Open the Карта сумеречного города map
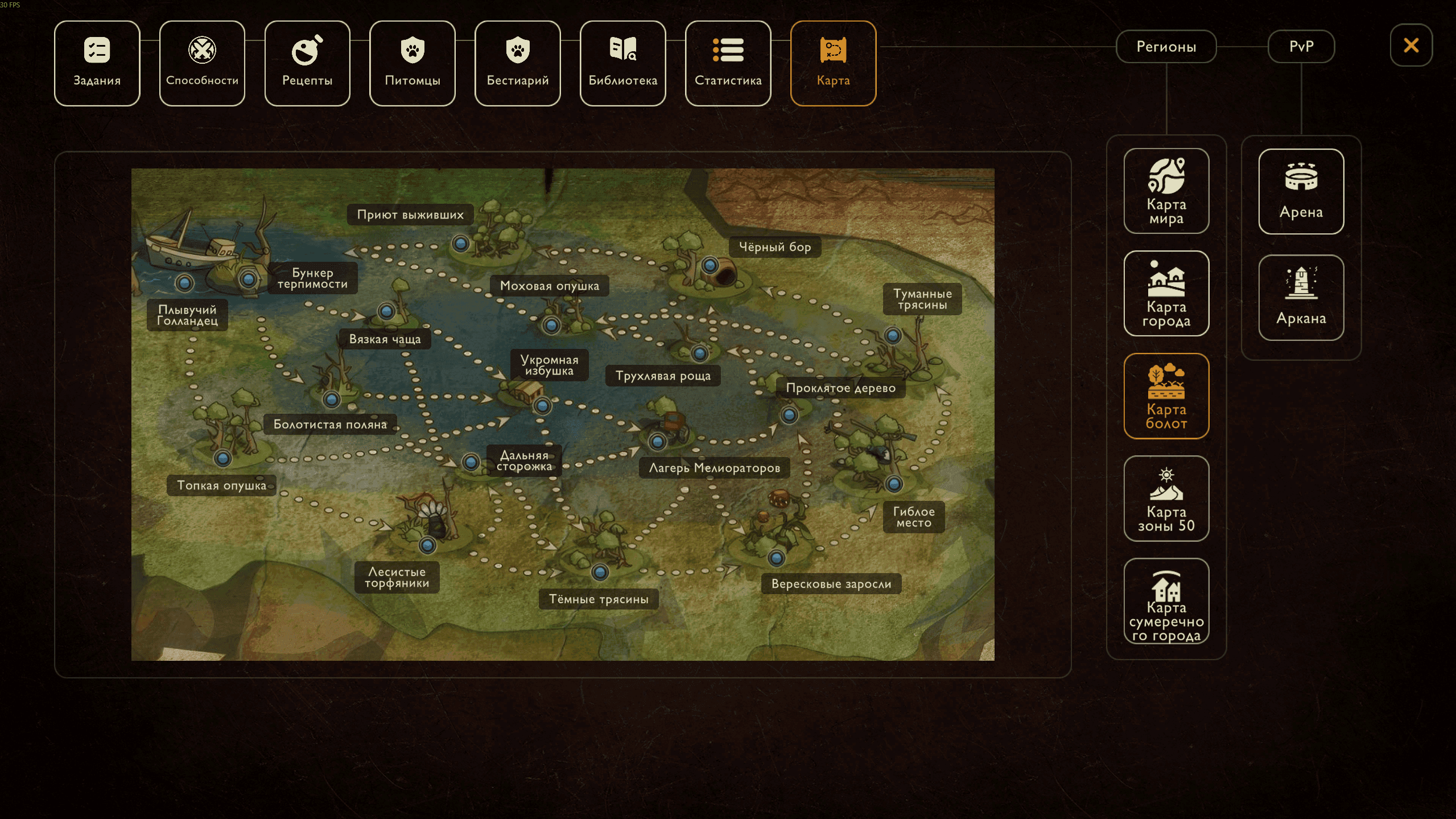The height and width of the screenshot is (819, 1456). pos(1166,601)
